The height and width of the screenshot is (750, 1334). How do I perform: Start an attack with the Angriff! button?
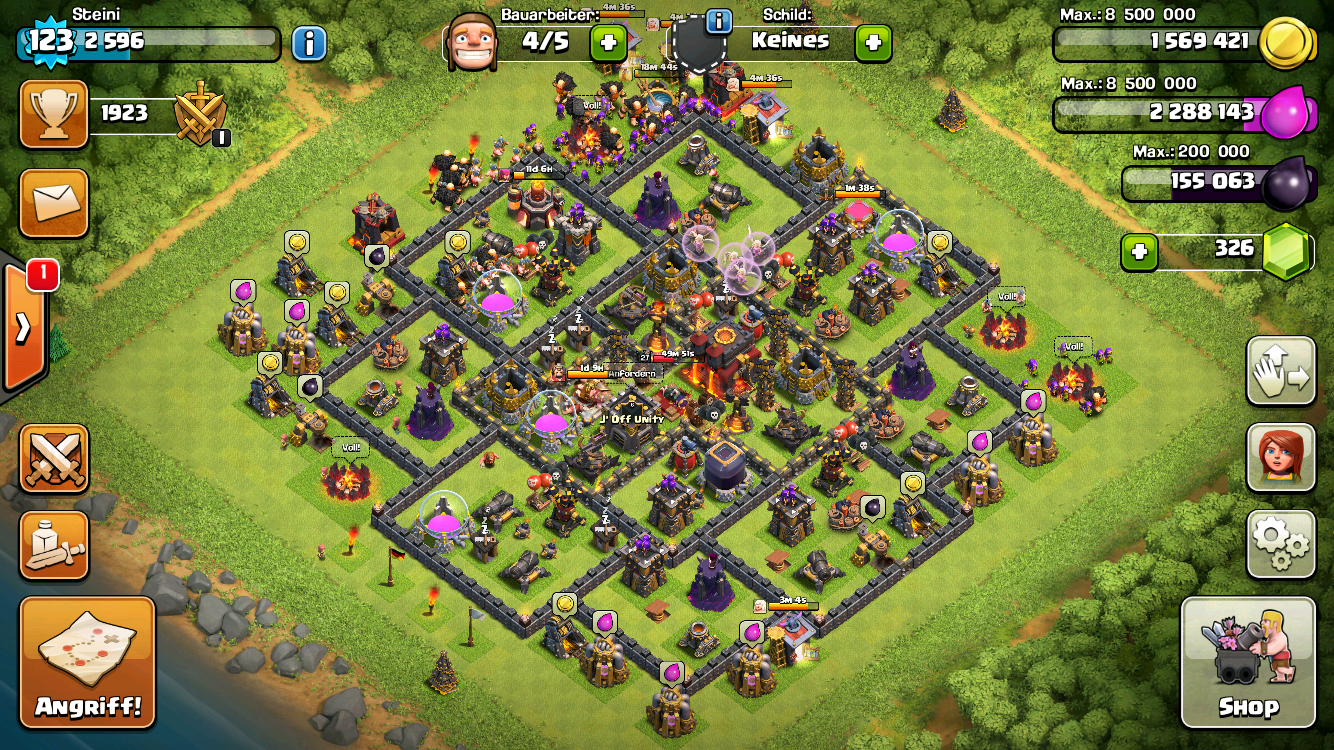pyautogui.click(x=88, y=662)
